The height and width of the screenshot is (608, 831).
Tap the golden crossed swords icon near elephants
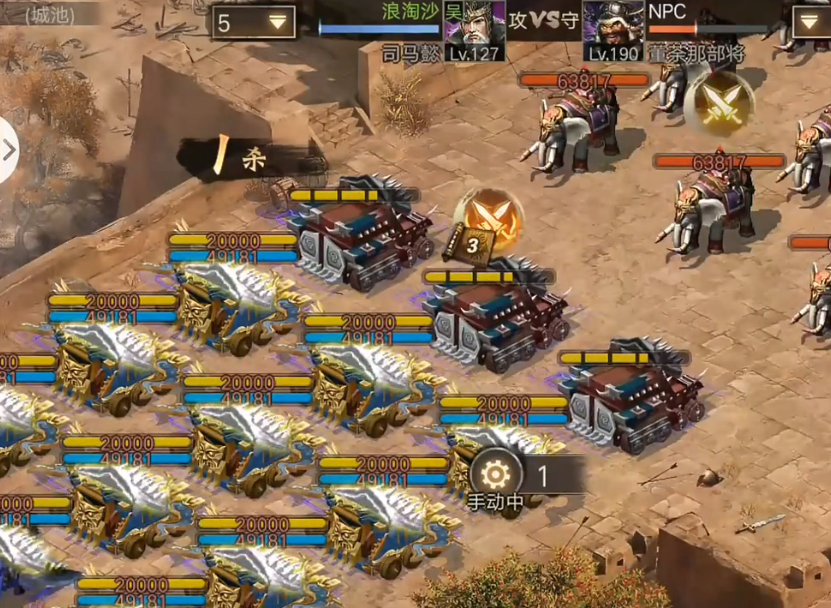718,103
